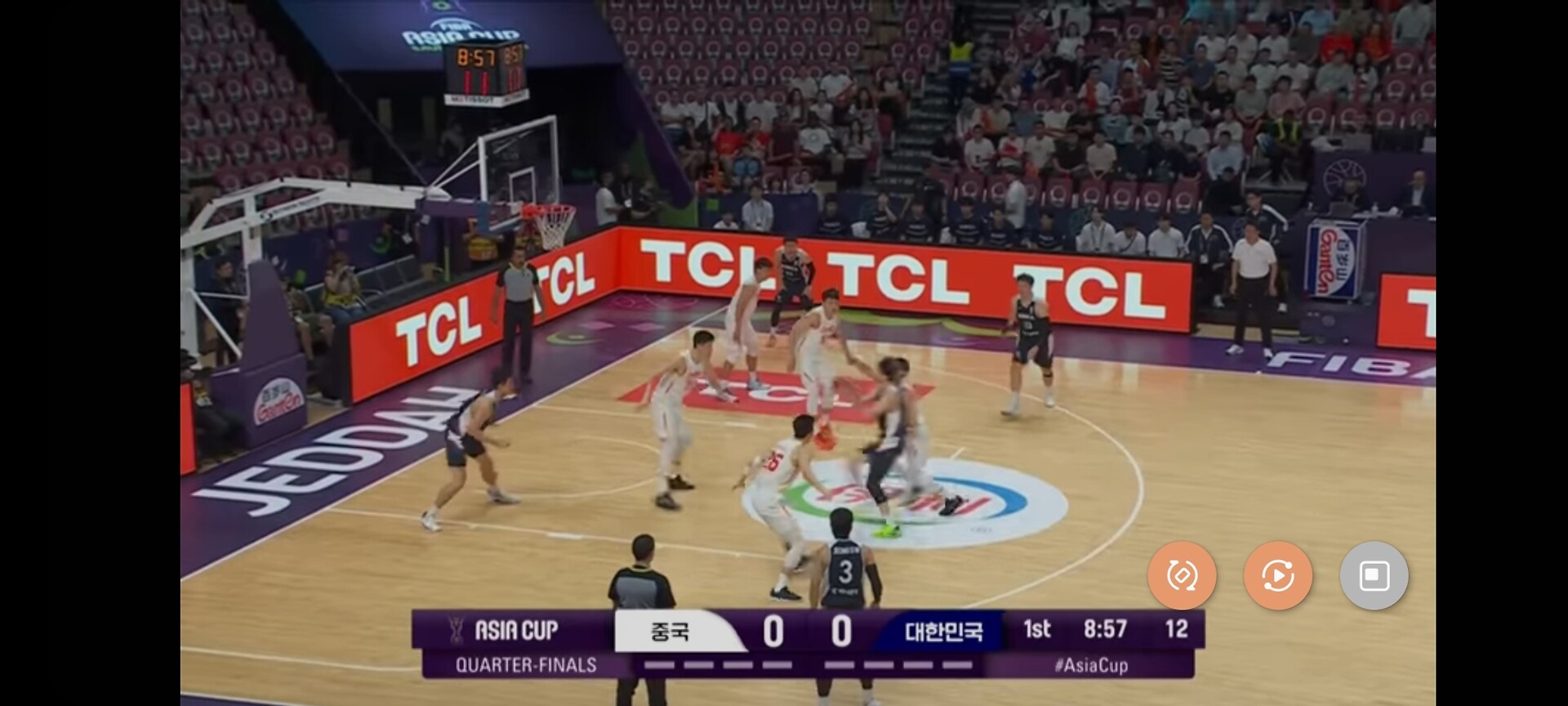Tap the orange circular play replay button
This screenshot has width=1568, height=706.
1277,575
